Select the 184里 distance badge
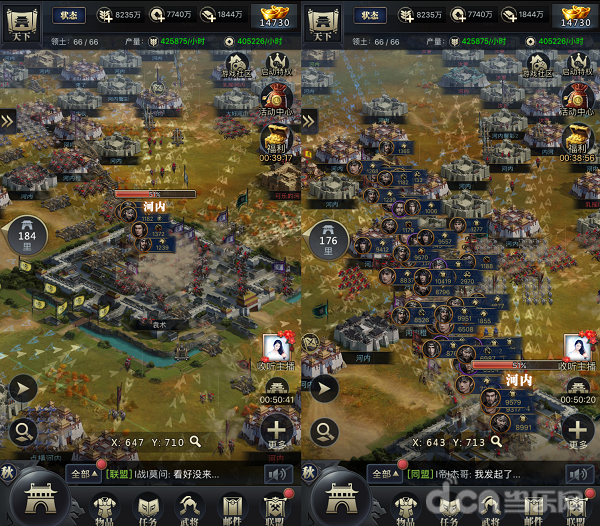The height and width of the screenshot is (526, 600). (27, 239)
